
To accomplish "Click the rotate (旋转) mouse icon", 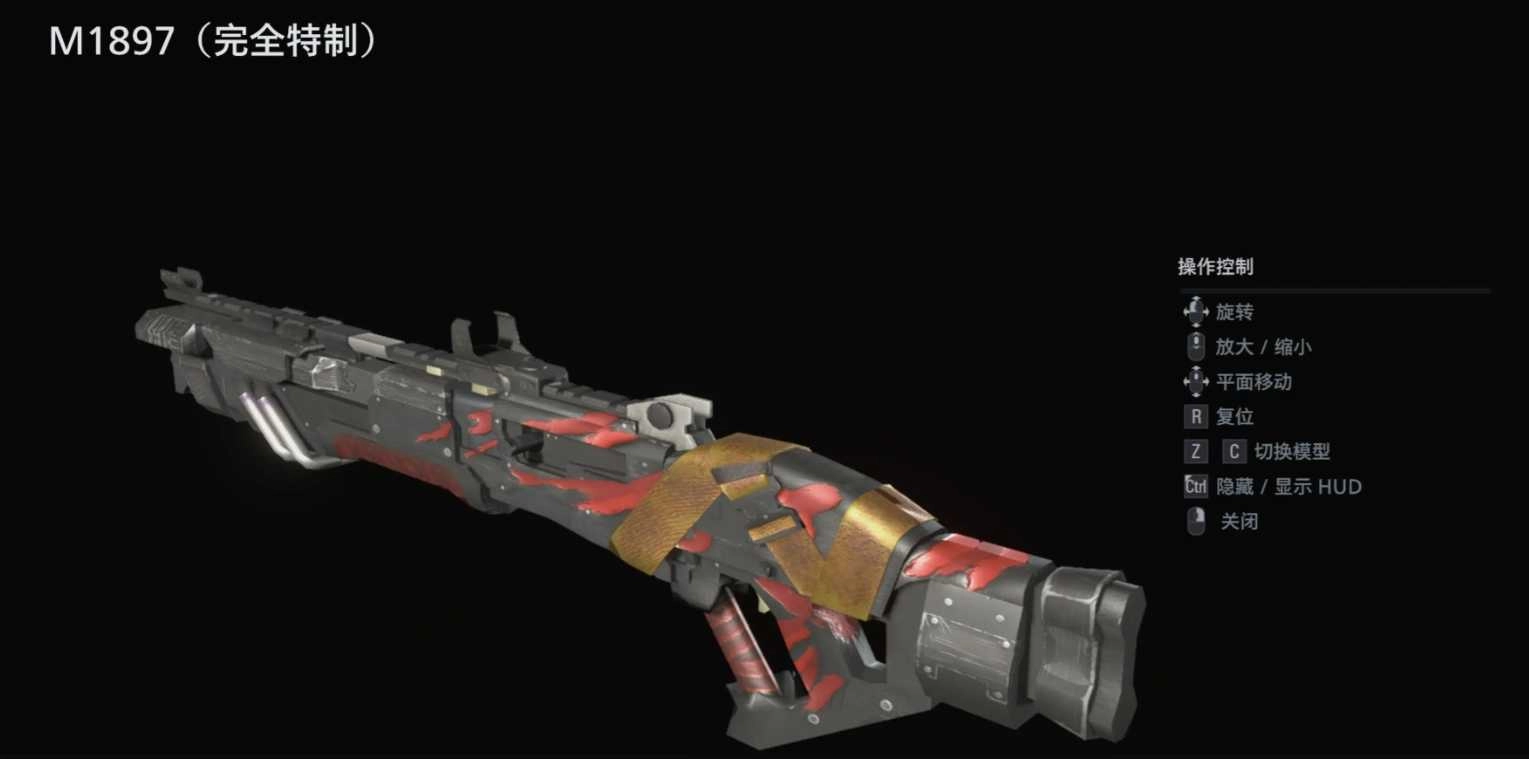I will 1195,312.
